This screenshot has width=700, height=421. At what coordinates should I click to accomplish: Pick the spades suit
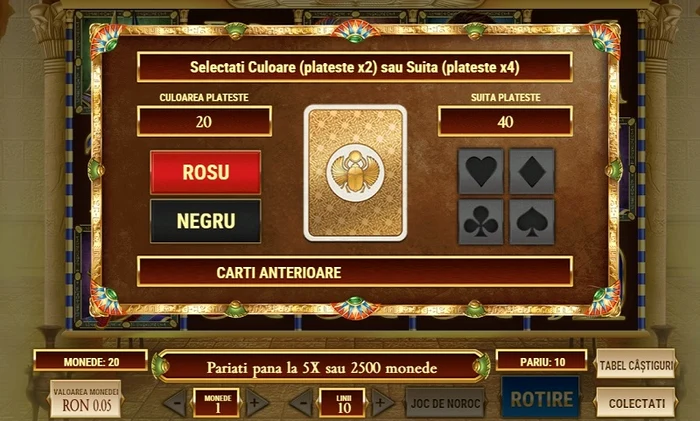coord(532,222)
